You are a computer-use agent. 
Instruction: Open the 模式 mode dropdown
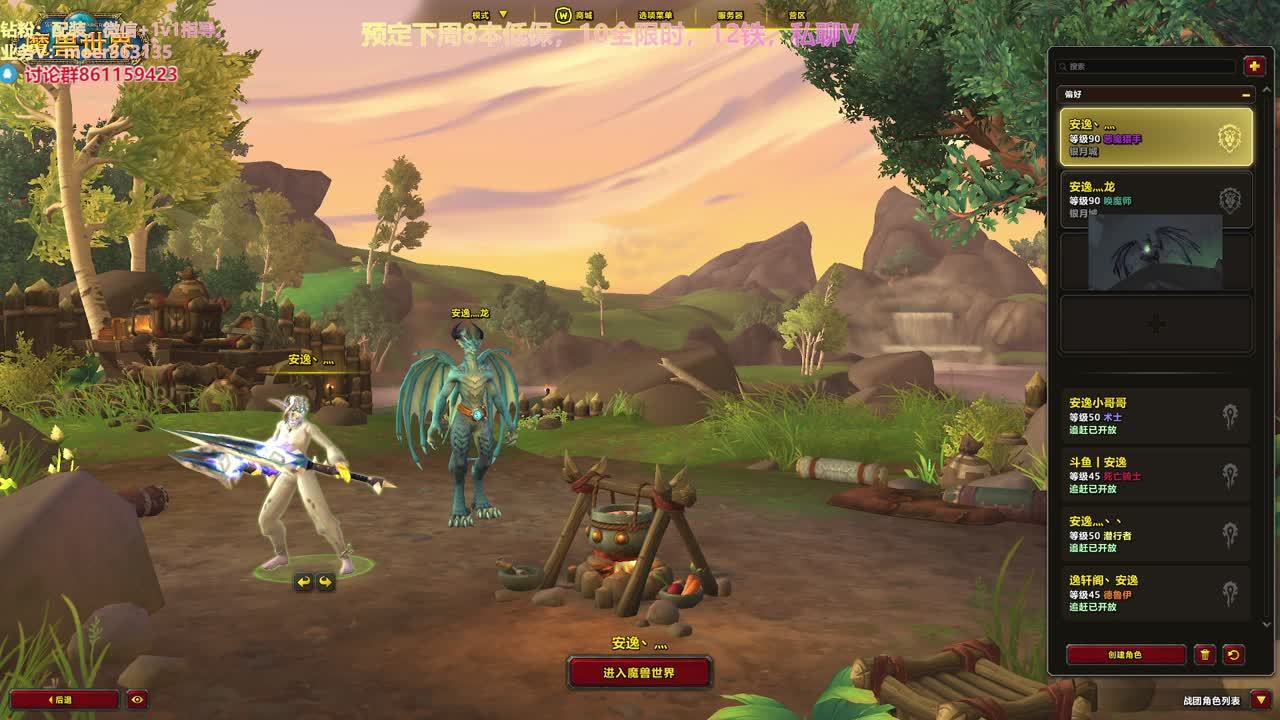tap(490, 15)
